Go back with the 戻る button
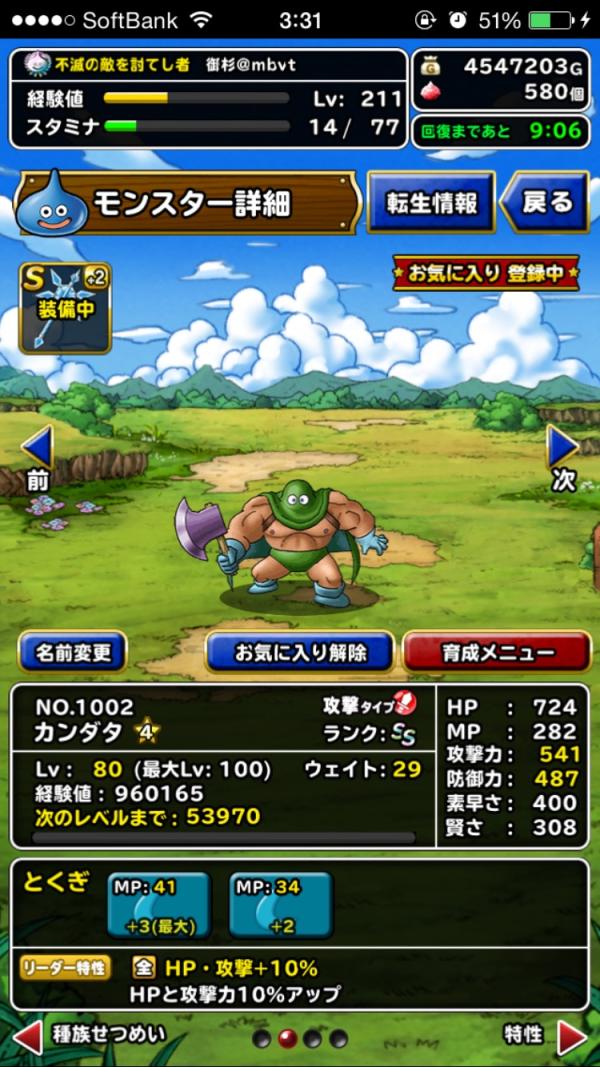 click(x=545, y=203)
